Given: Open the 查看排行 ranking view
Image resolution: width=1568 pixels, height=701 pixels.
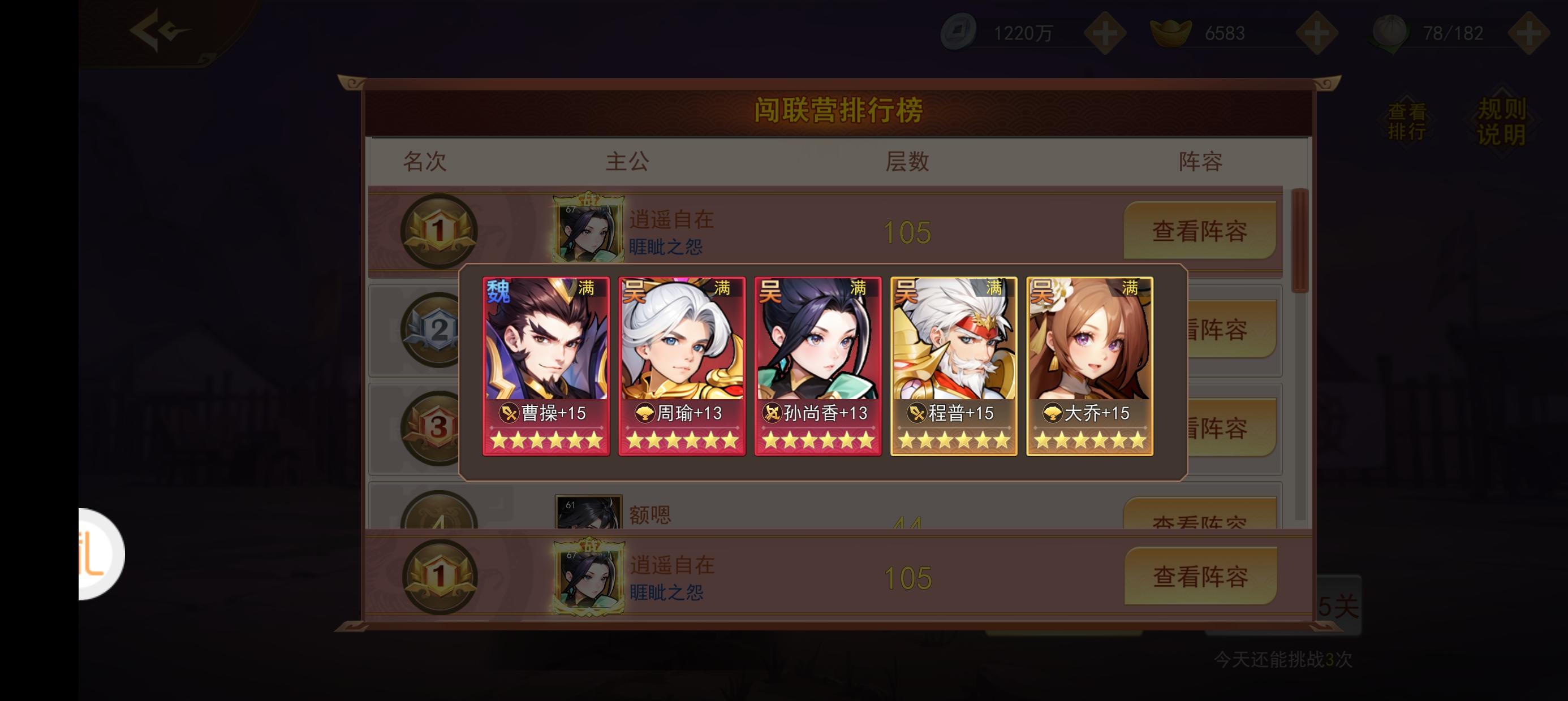Looking at the screenshot, I should pos(1408,119).
